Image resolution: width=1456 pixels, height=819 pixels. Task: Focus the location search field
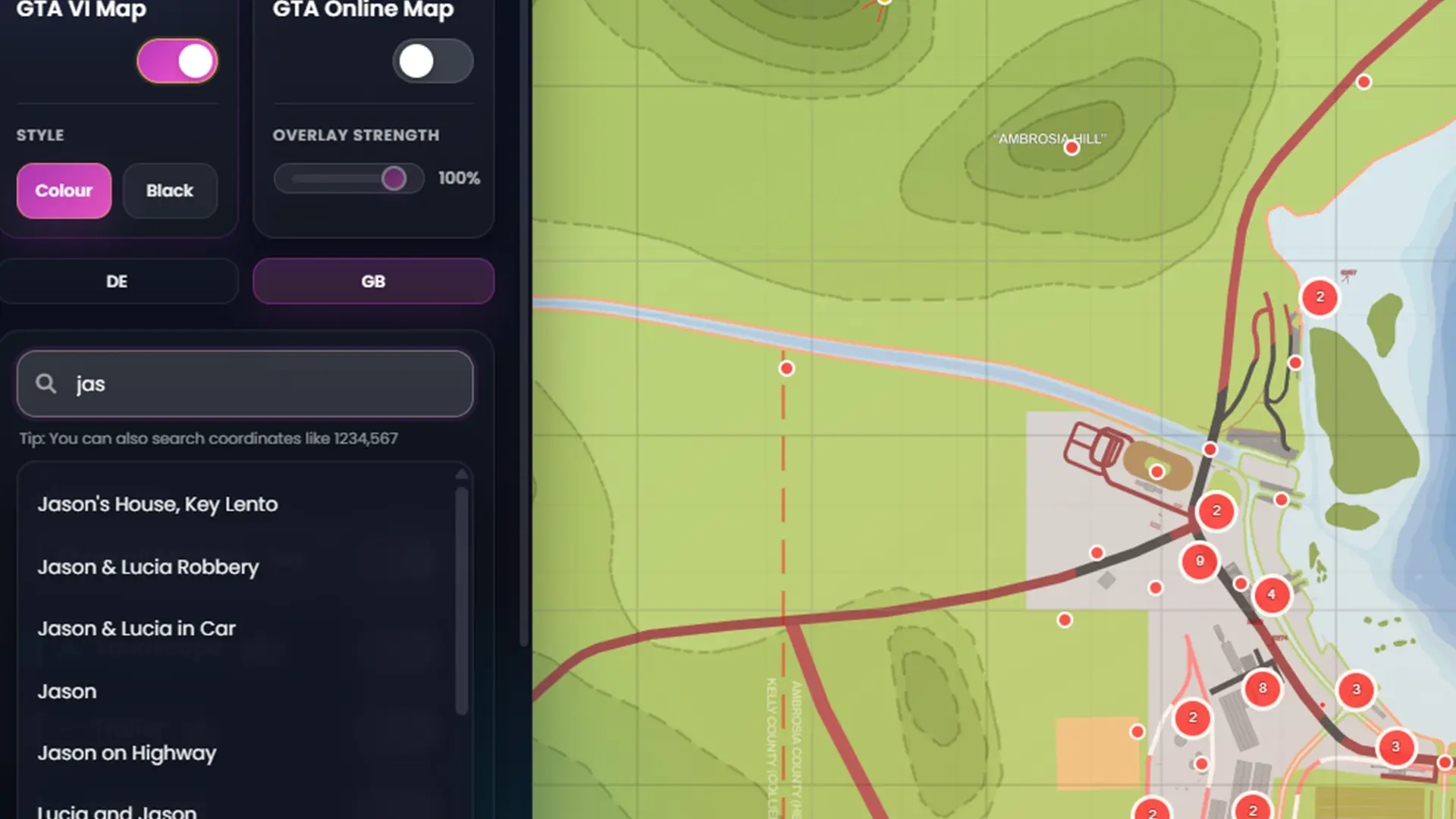(258, 384)
